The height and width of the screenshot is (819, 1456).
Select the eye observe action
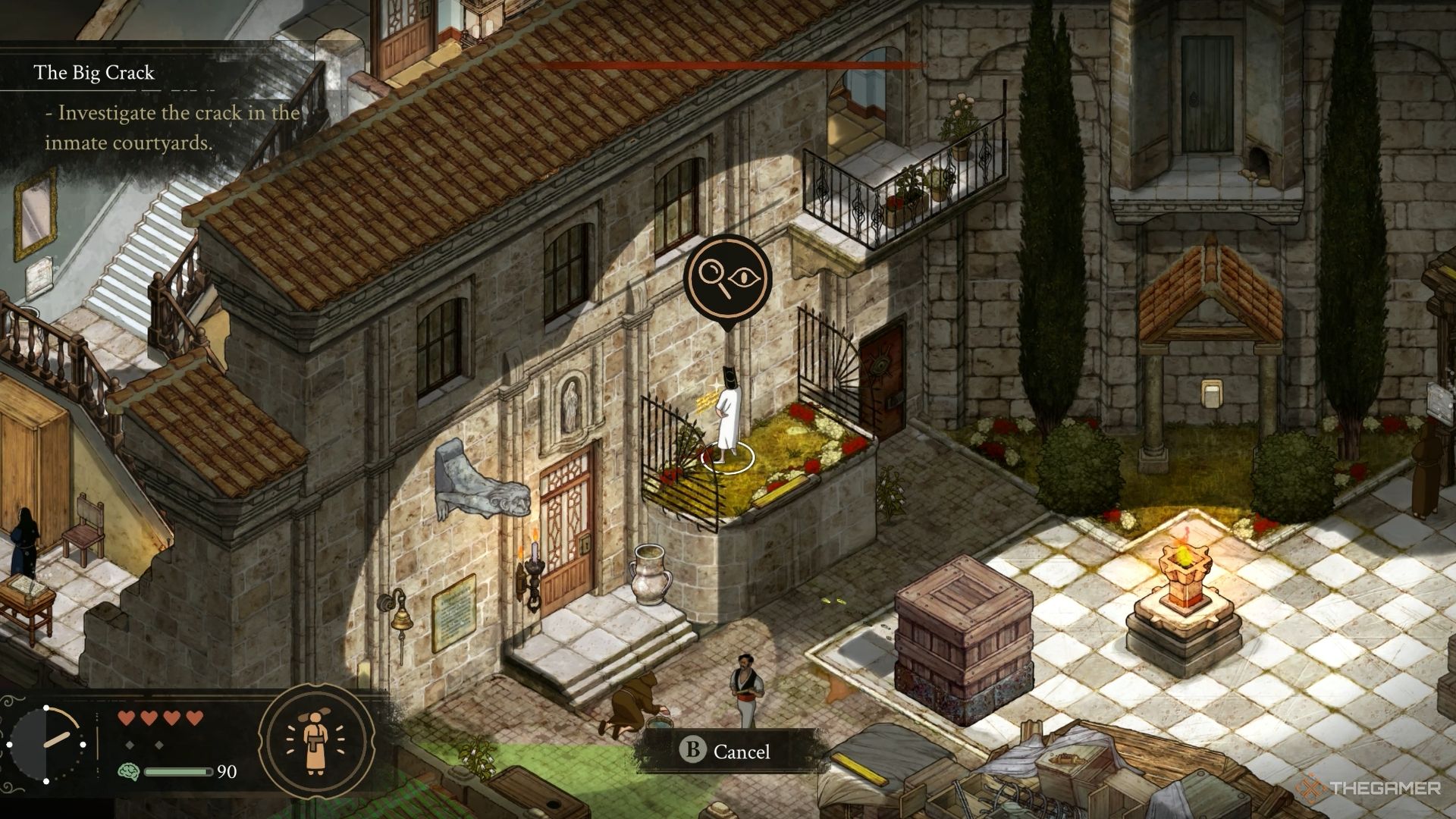pyautogui.click(x=745, y=277)
